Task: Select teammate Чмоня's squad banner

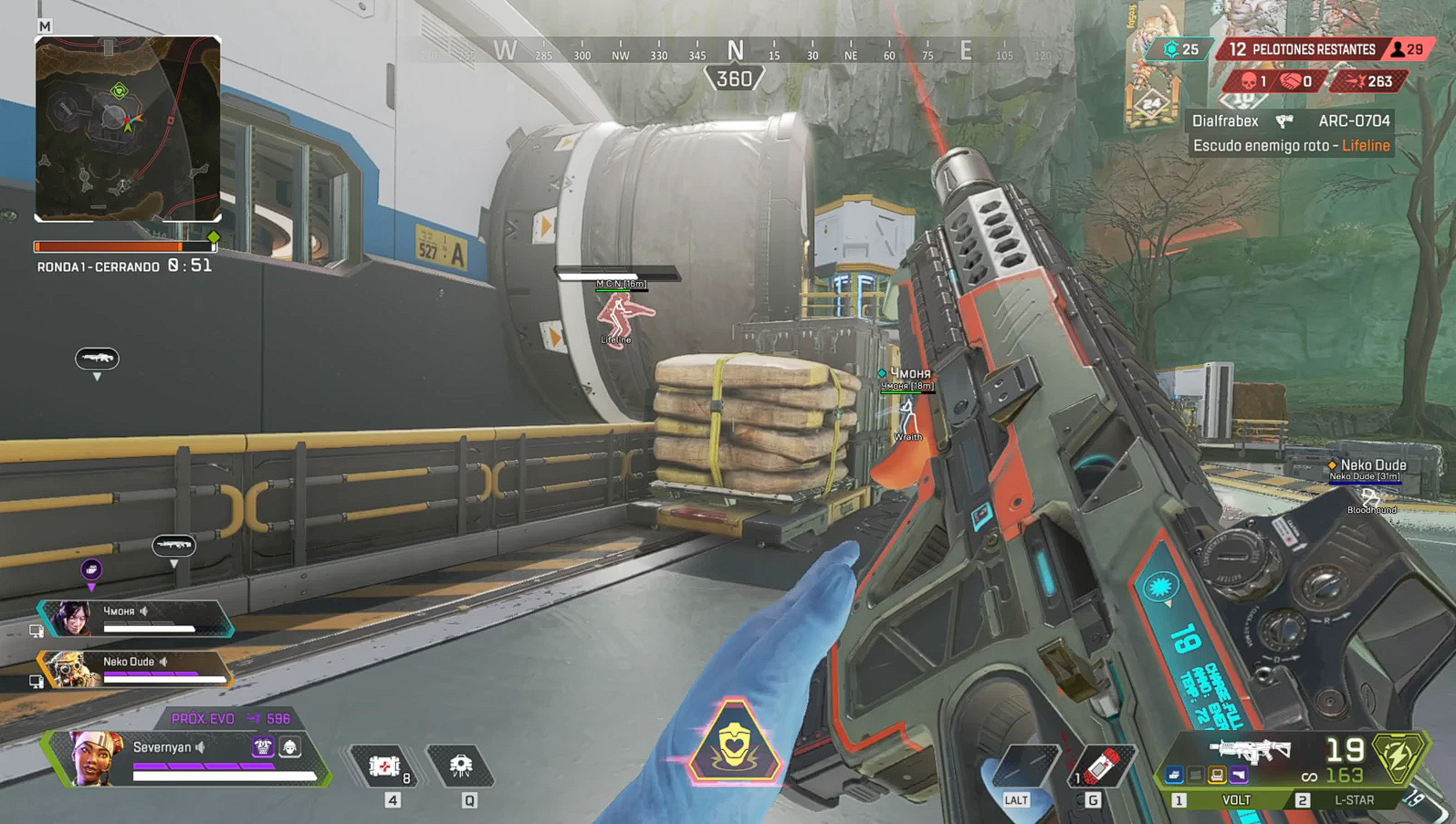Action: [x=135, y=619]
